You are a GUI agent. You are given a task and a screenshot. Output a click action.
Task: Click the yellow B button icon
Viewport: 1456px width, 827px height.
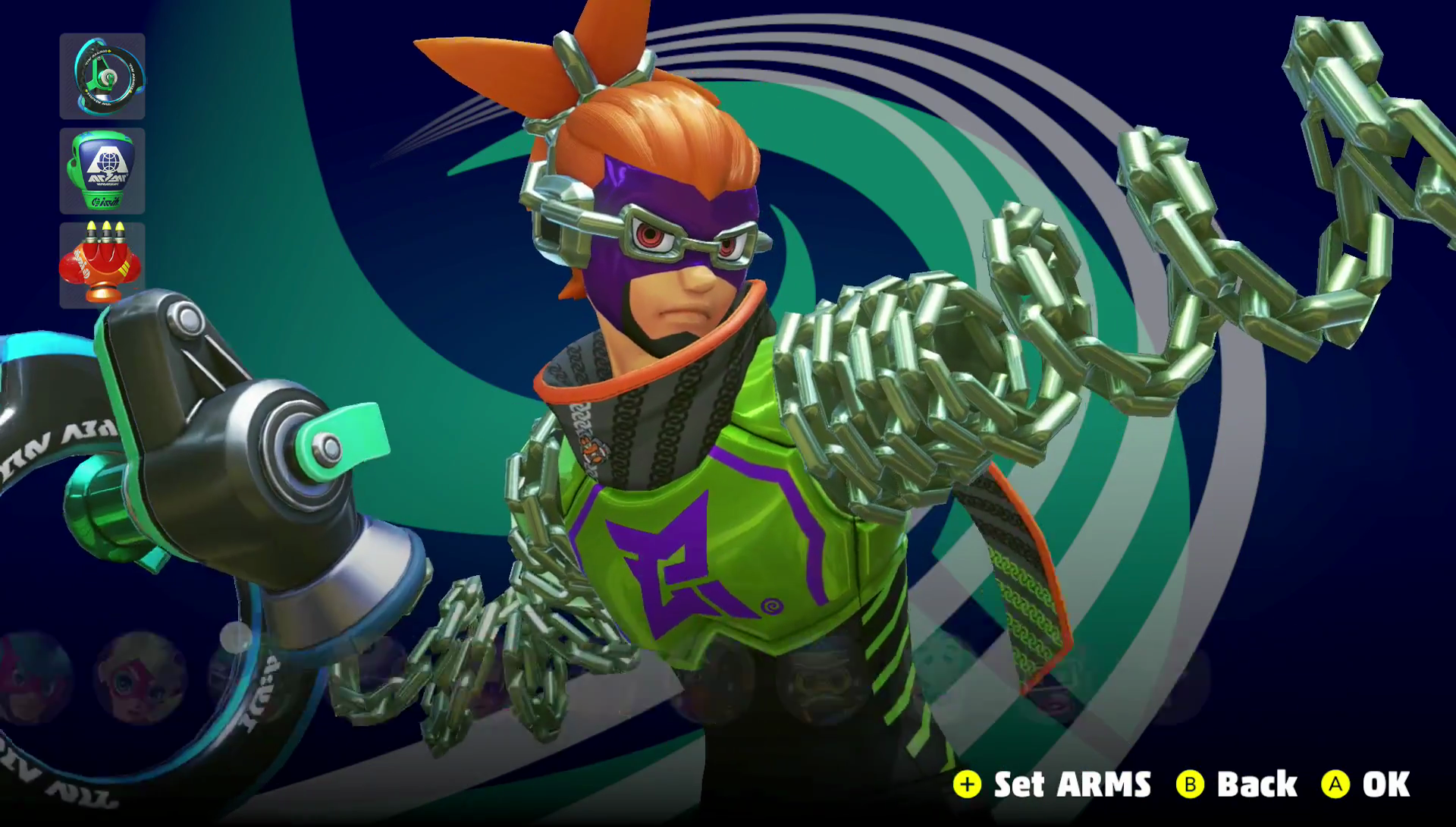(1189, 784)
